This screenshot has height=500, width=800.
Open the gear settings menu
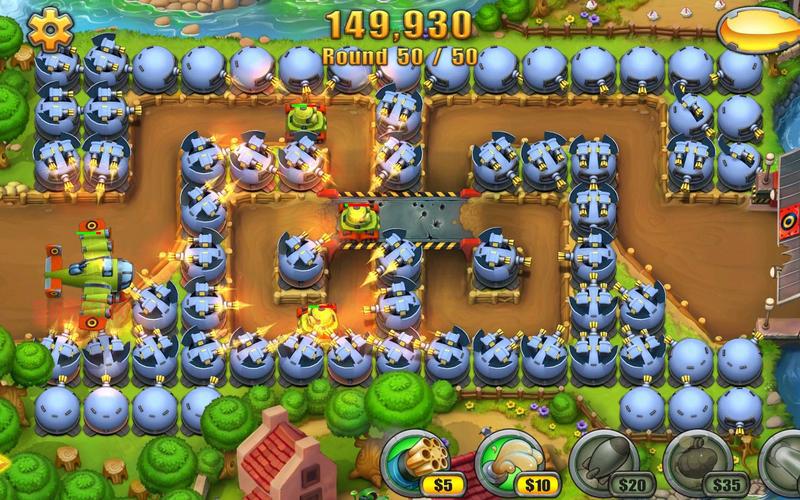click(45, 27)
